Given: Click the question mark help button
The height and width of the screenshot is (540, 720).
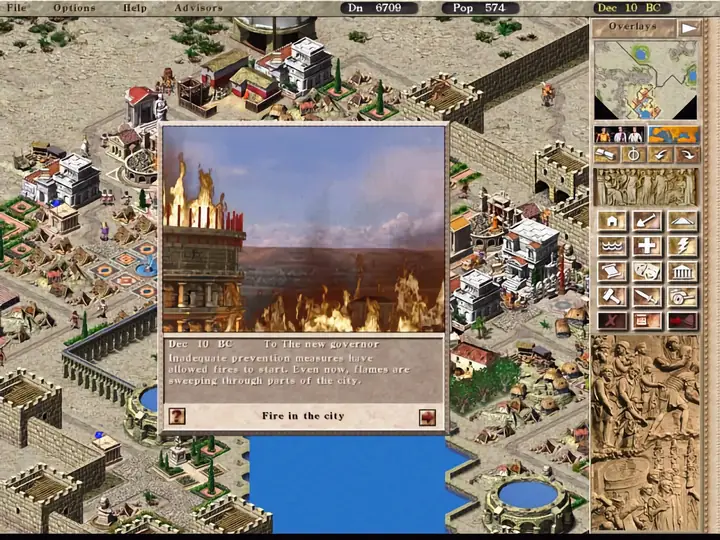Looking at the screenshot, I should [x=177, y=417].
